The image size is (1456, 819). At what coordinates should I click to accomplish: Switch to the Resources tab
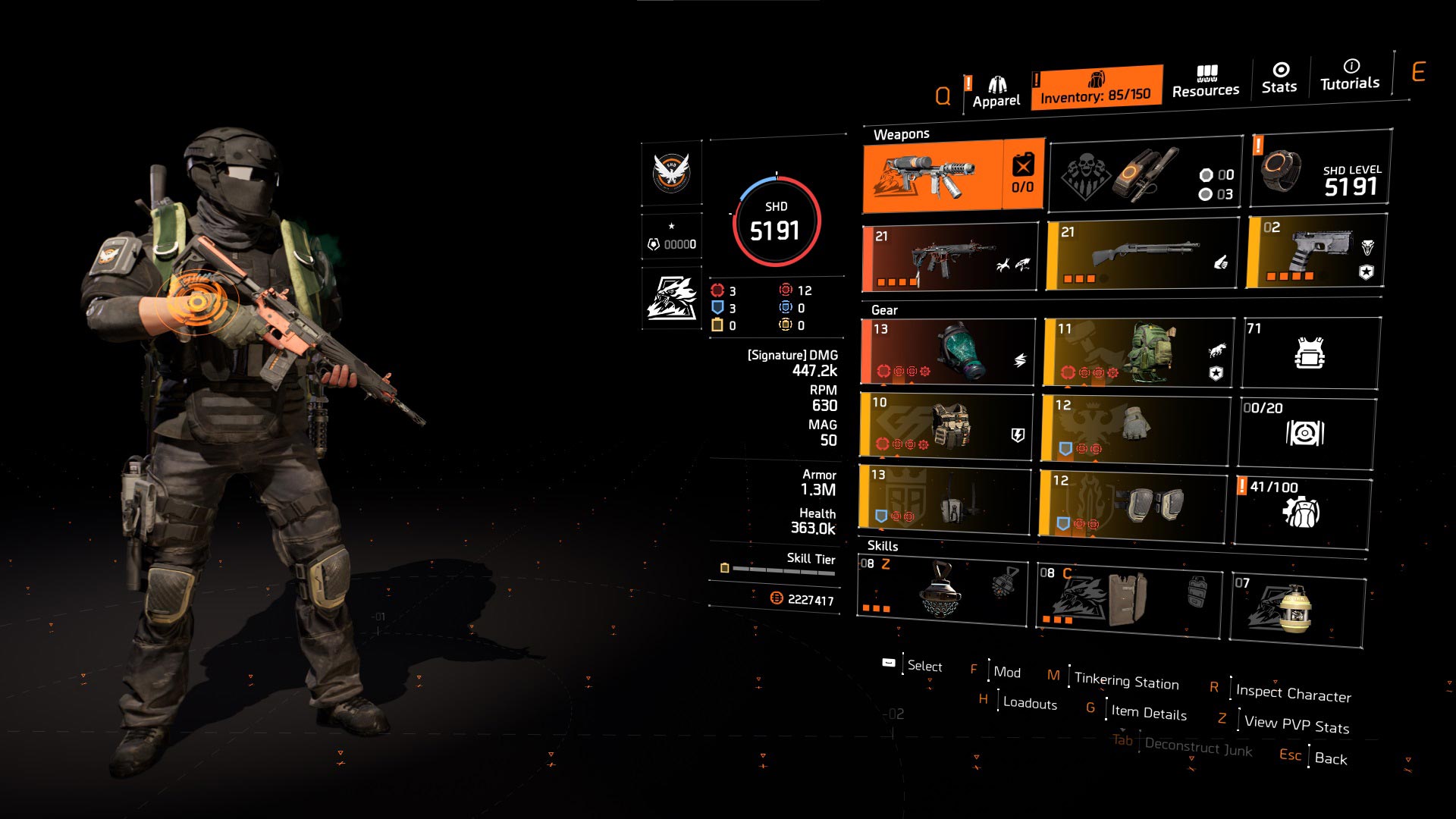click(x=1205, y=82)
